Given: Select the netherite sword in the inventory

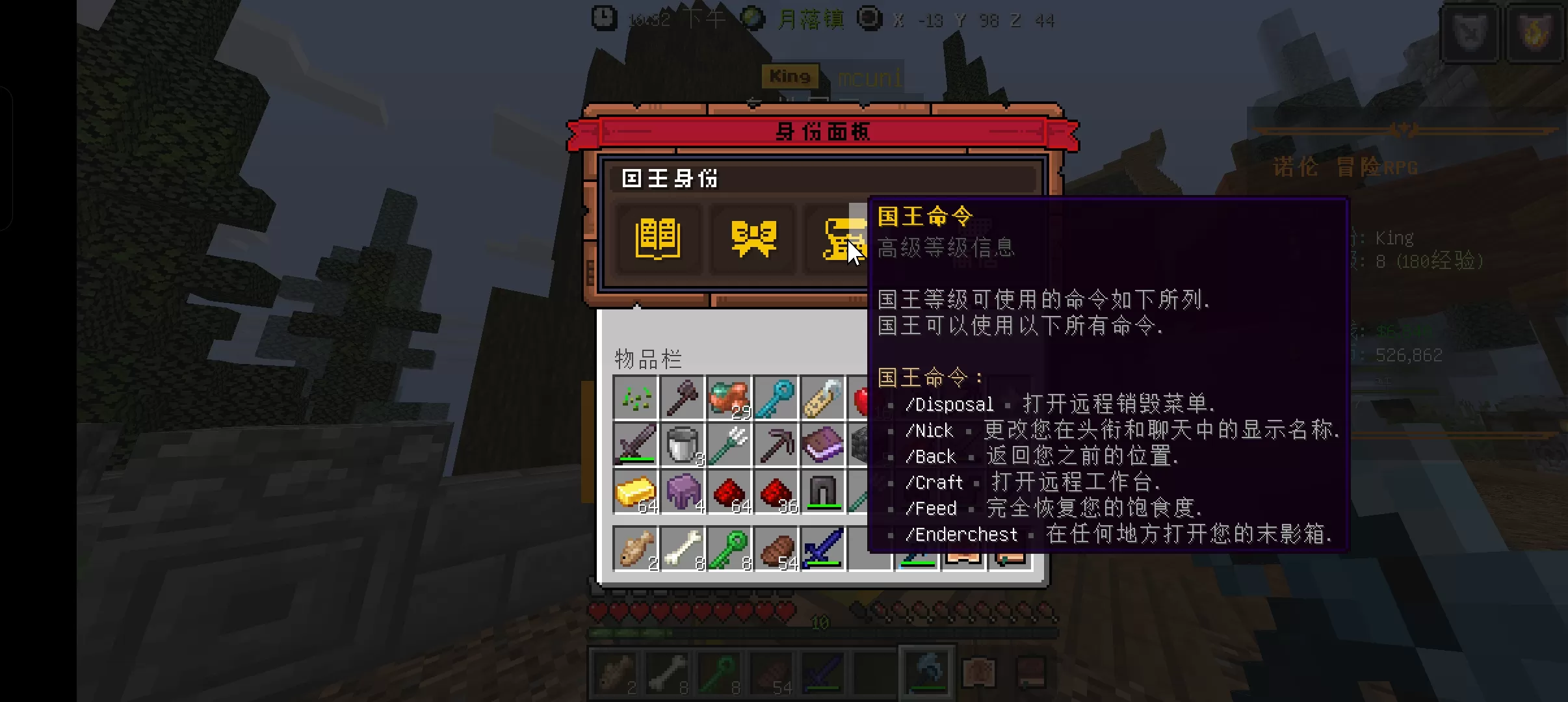Looking at the screenshot, I should [x=635, y=445].
